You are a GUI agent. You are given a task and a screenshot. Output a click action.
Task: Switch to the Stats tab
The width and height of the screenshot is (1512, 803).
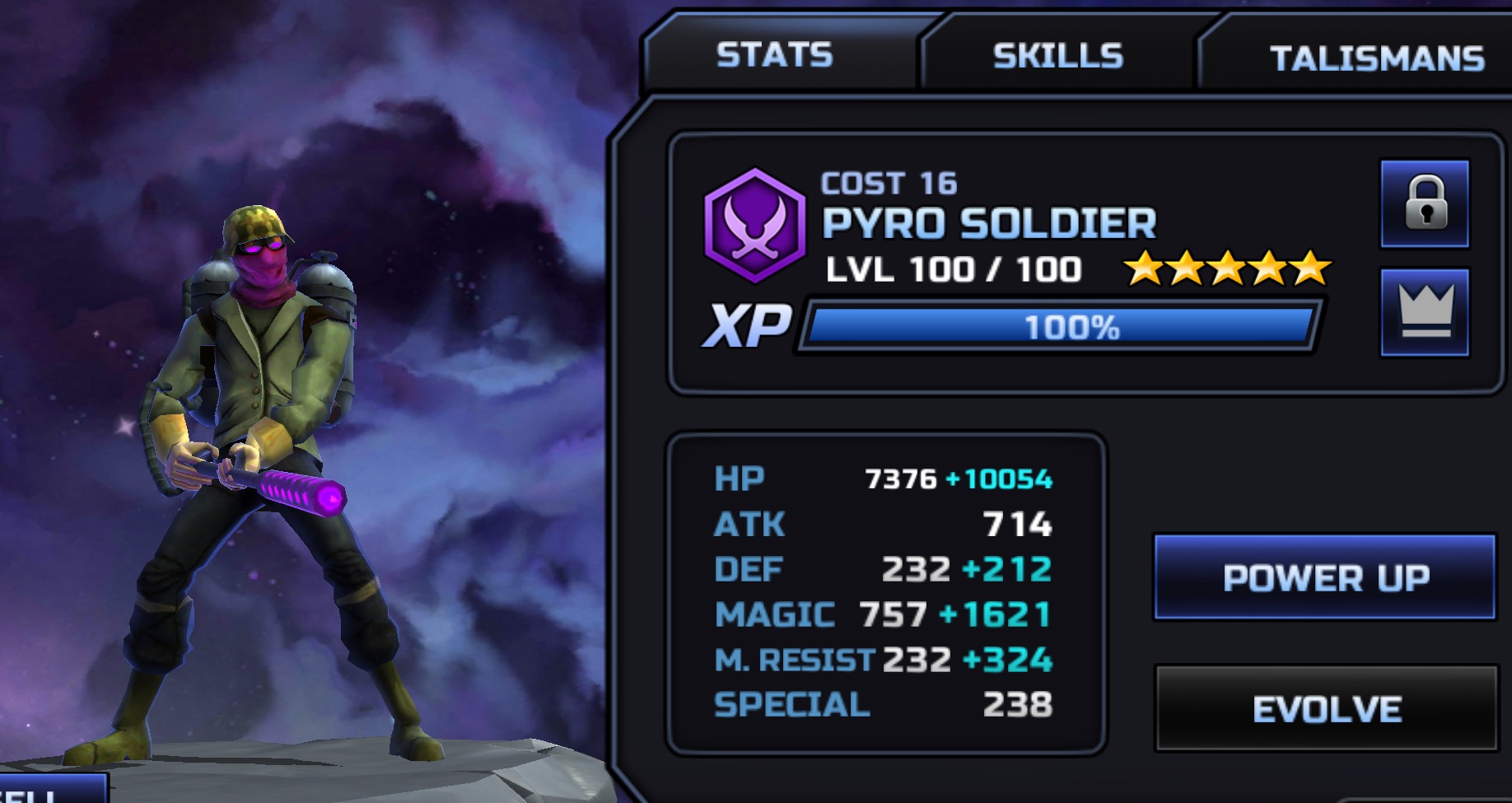tap(774, 55)
